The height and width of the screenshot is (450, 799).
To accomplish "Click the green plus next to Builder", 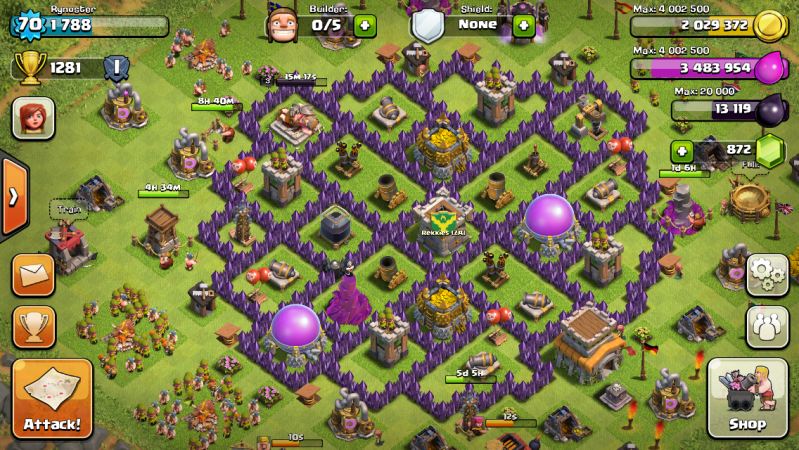I will coord(365,25).
